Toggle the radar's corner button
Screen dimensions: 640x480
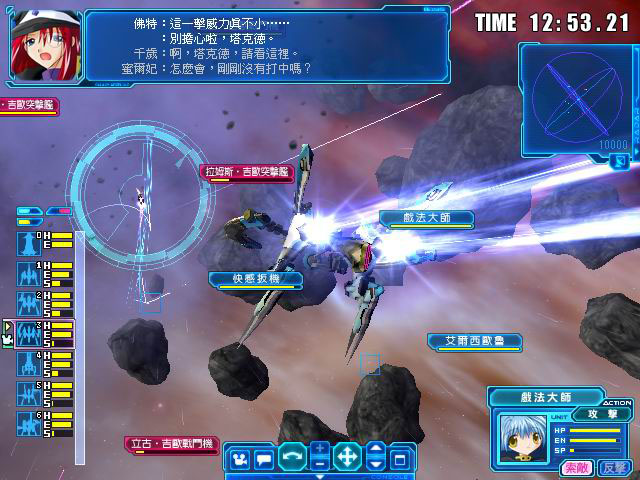(x=620, y=159)
